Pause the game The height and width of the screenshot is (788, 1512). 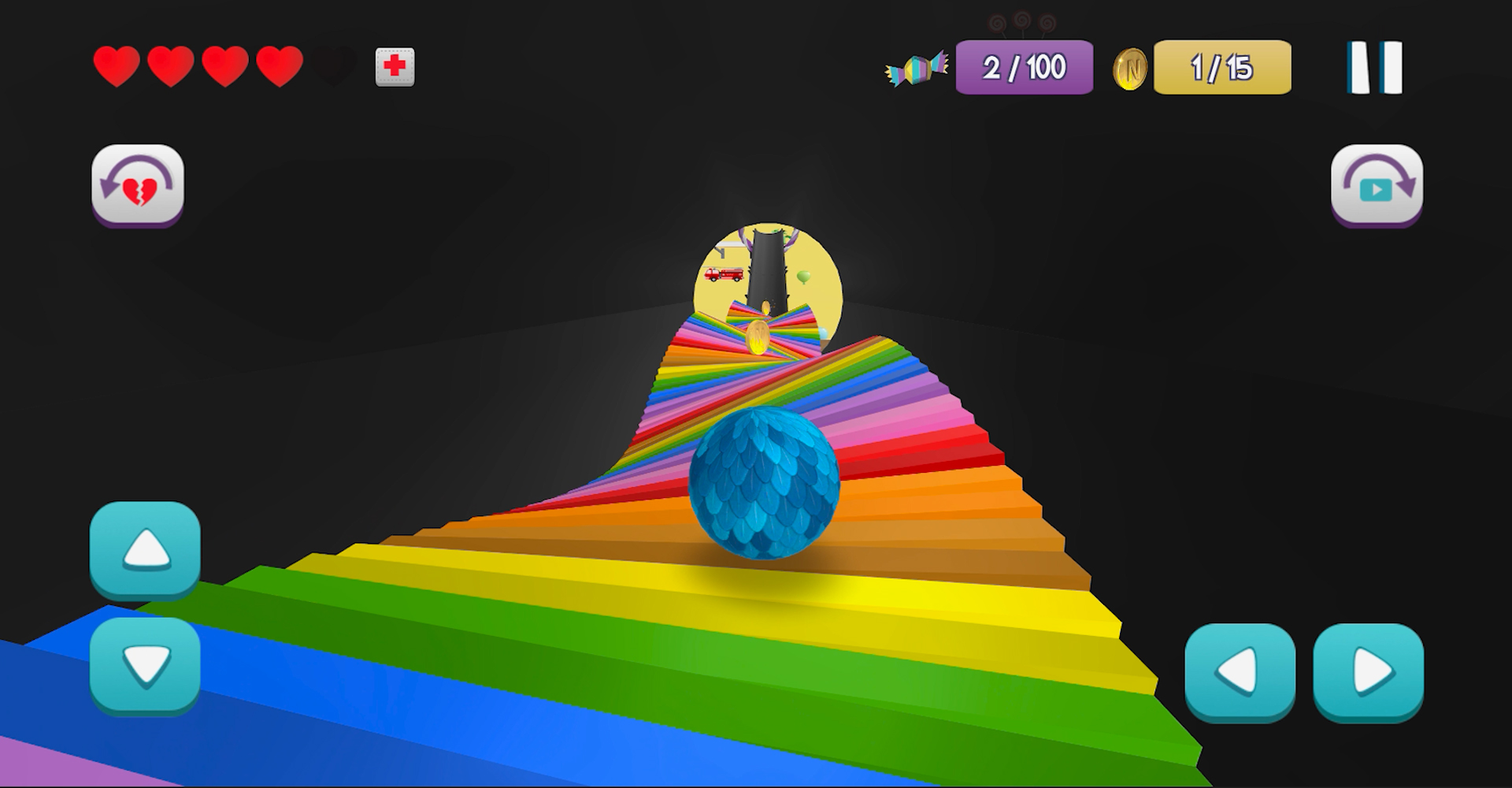(x=1375, y=68)
